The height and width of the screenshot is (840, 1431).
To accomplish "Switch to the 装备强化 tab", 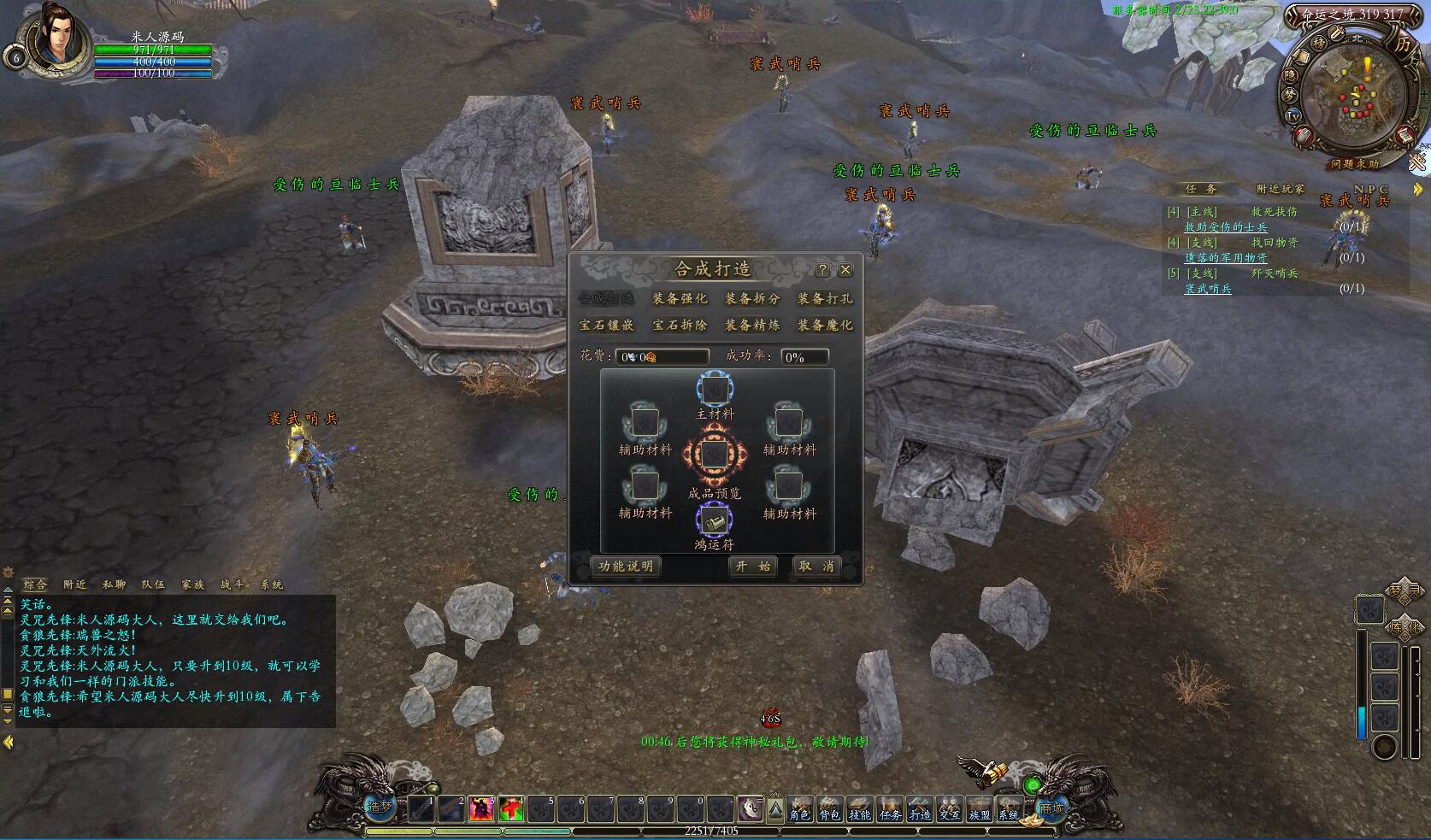I will point(680,299).
